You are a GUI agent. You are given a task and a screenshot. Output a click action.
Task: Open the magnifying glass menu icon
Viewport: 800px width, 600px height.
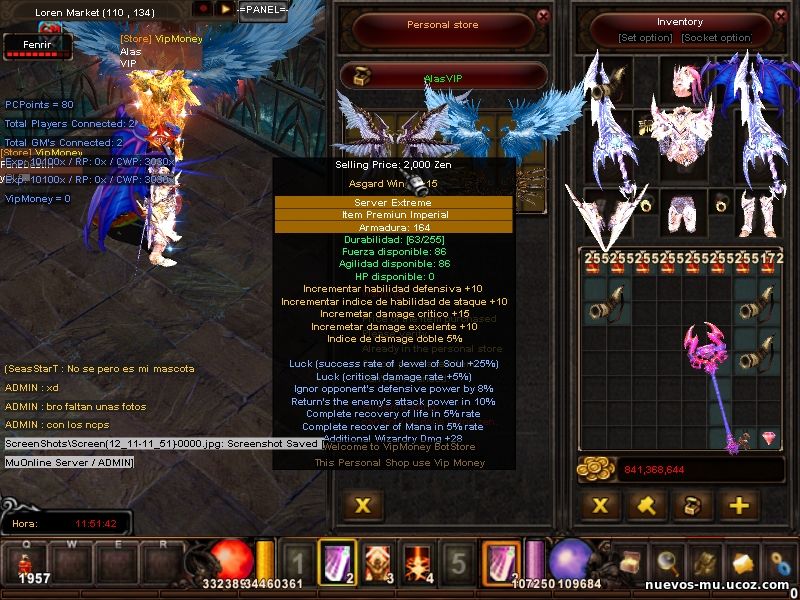[x=668, y=564]
